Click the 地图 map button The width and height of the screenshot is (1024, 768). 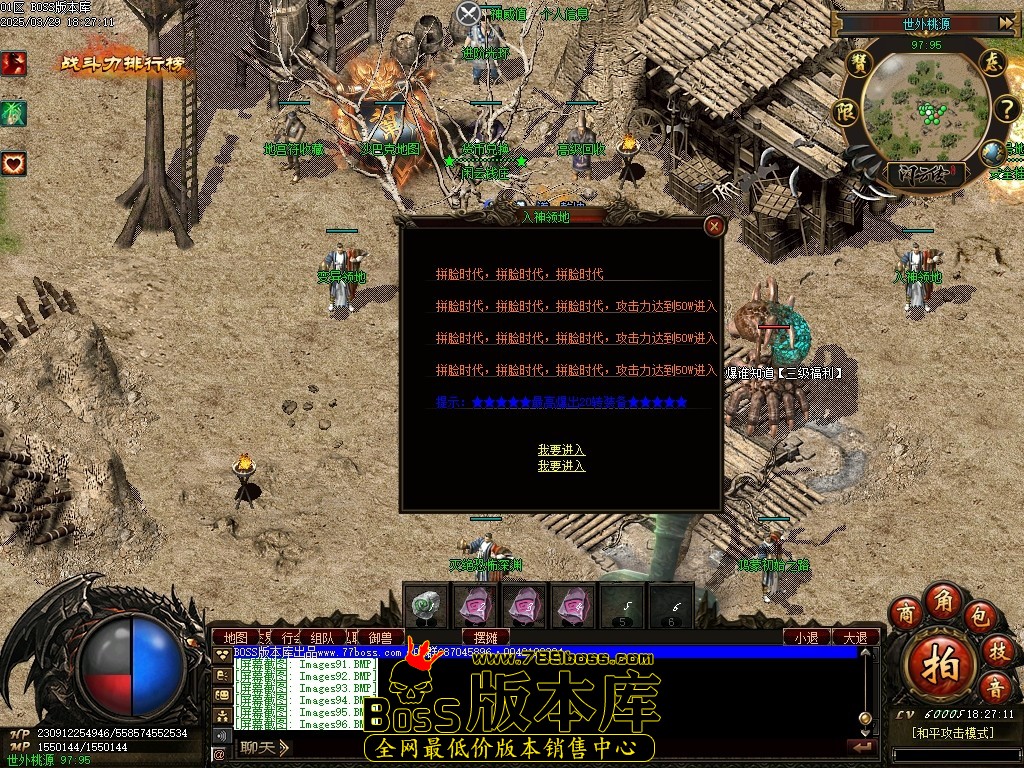point(235,637)
